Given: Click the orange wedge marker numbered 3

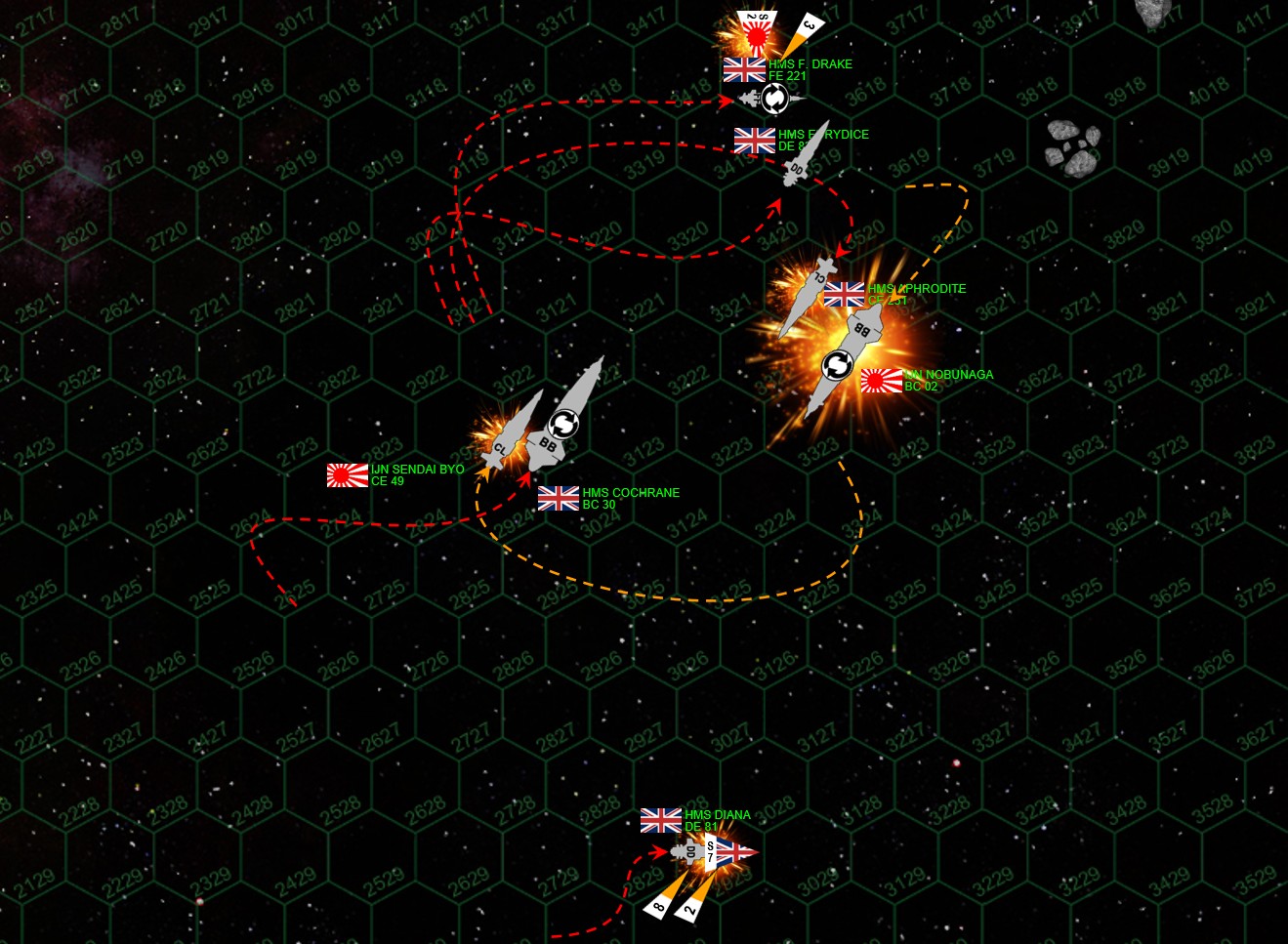Looking at the screenshot, I should (806, 30).
